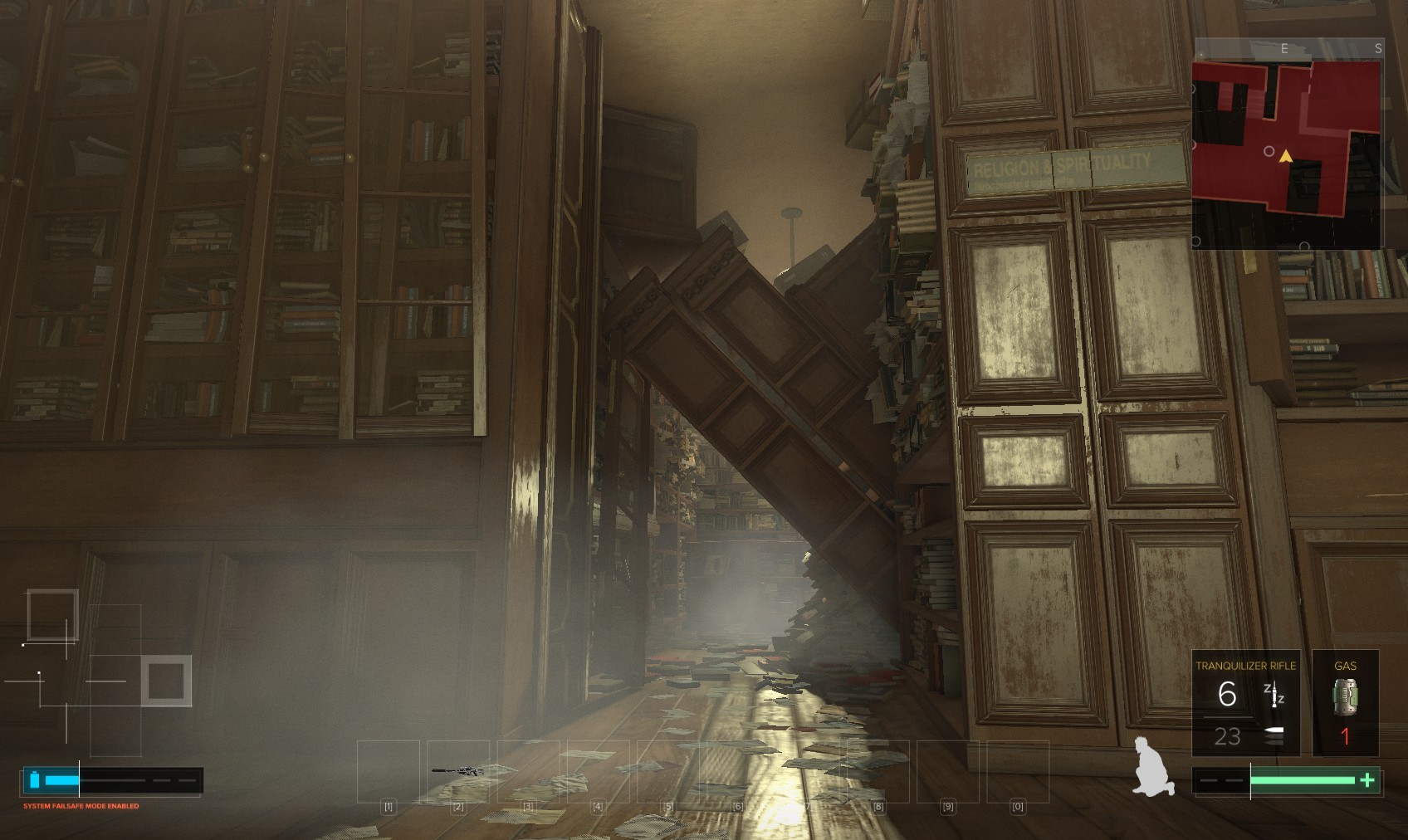
Task: Select the rifle in the hotbar slot
Action: tap(457, 771)
